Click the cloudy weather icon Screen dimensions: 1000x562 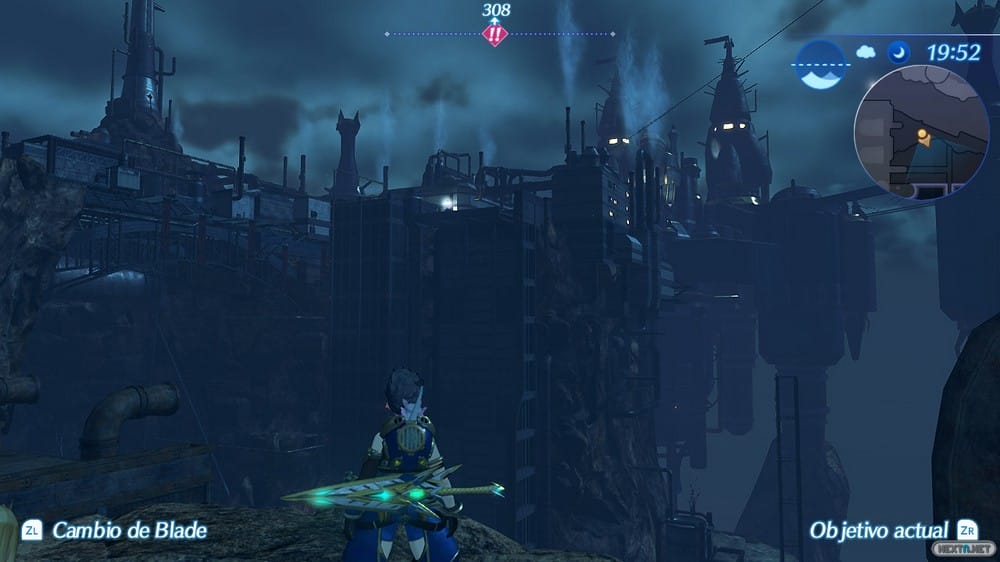point(866,52)
